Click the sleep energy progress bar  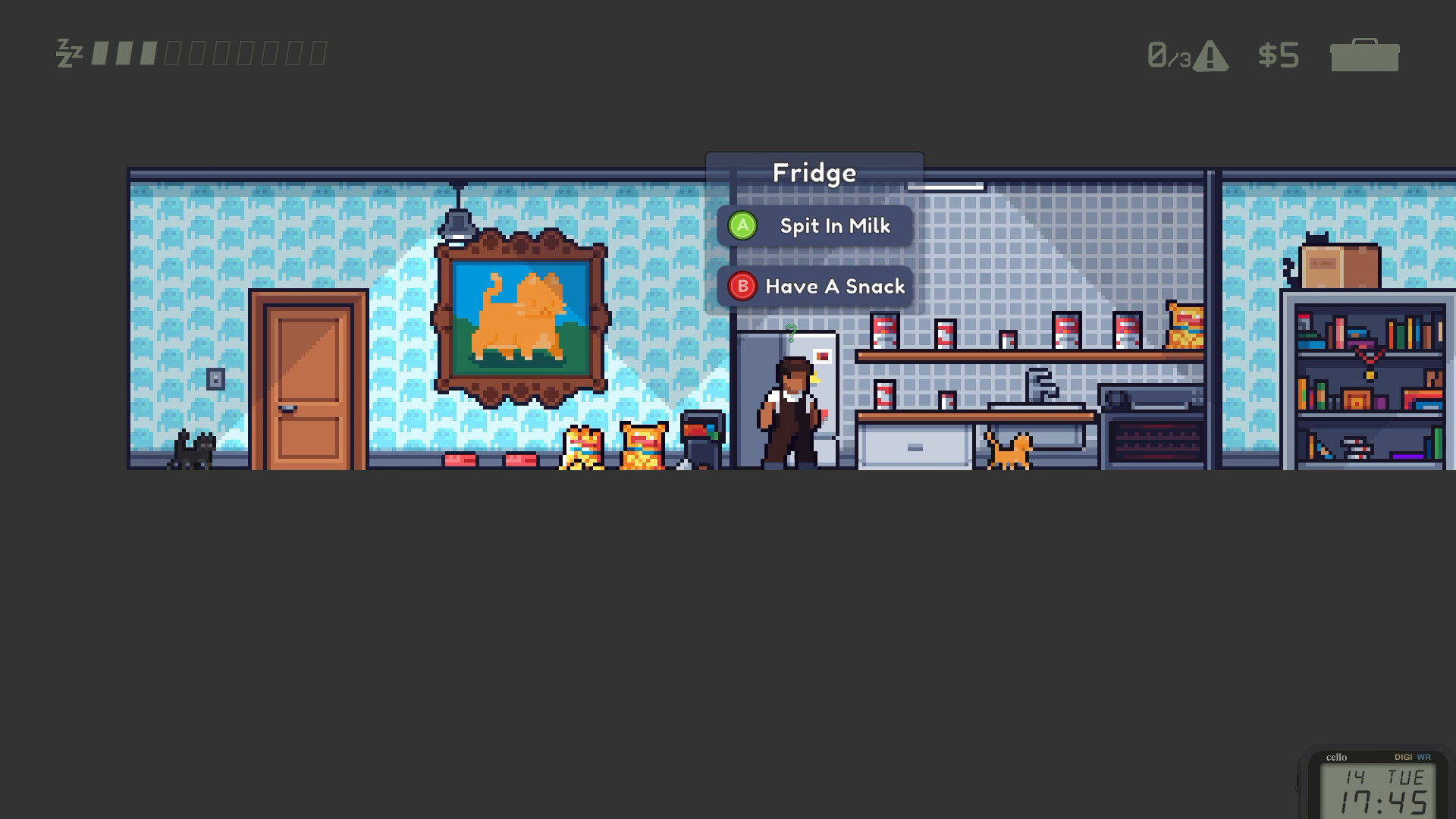click(209, 52)
